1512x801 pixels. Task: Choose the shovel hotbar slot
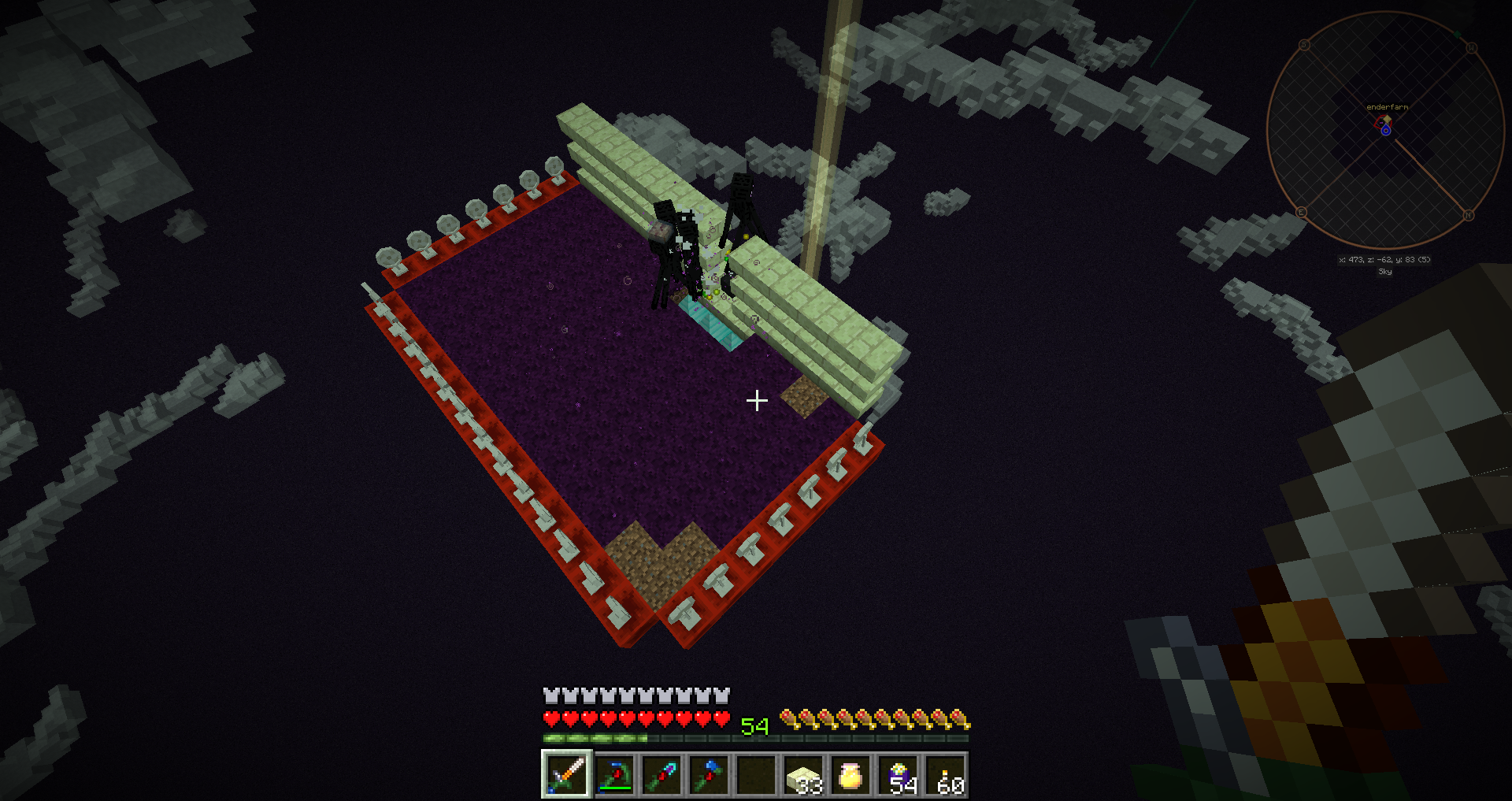point(661,775)
